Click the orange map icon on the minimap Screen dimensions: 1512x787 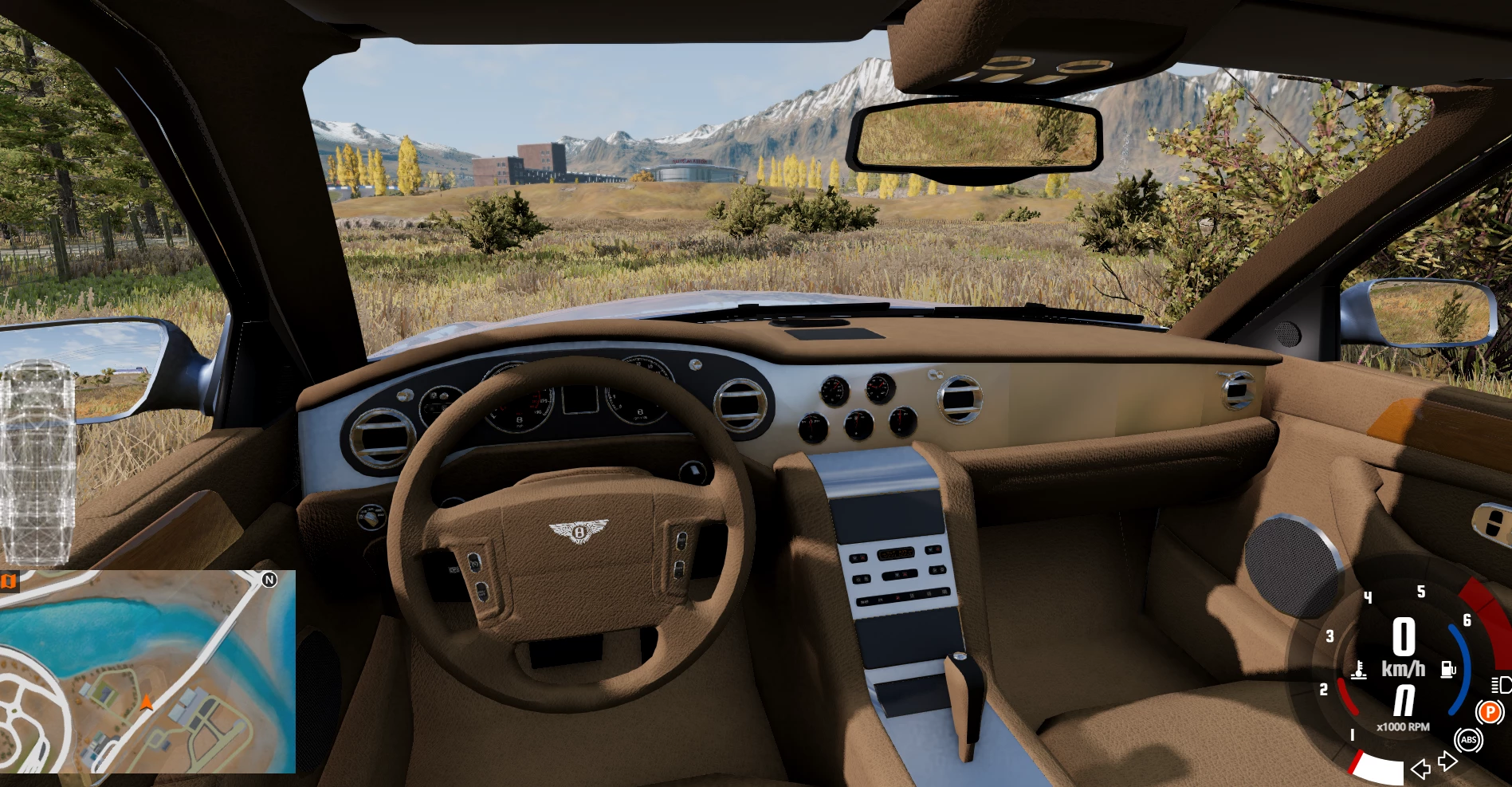coord(9,581)
